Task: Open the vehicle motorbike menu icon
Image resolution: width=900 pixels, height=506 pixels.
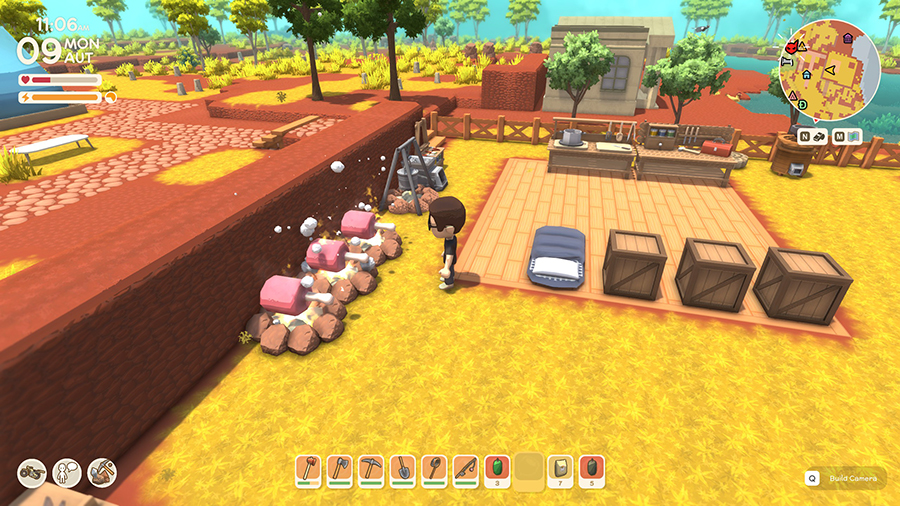Action: (32, 472)
